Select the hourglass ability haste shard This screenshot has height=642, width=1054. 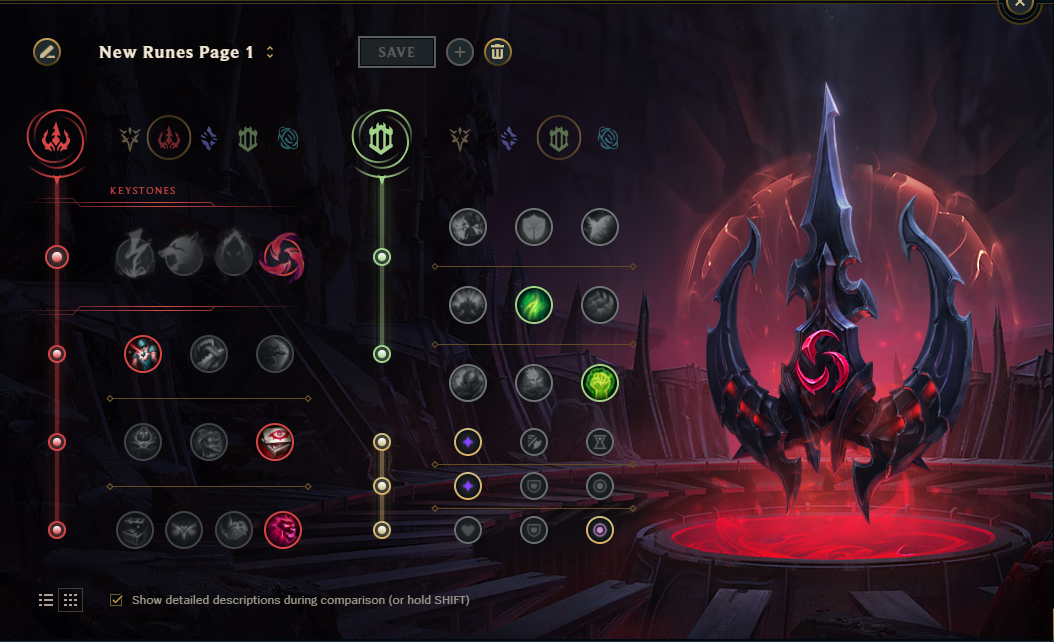coord(600,441)
